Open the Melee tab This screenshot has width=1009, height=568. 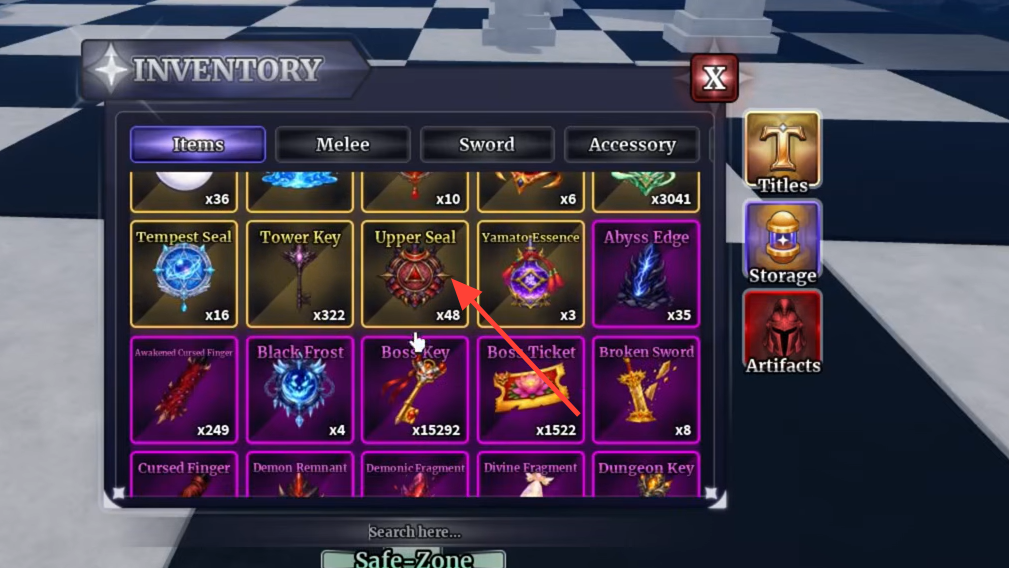[342, 145]
